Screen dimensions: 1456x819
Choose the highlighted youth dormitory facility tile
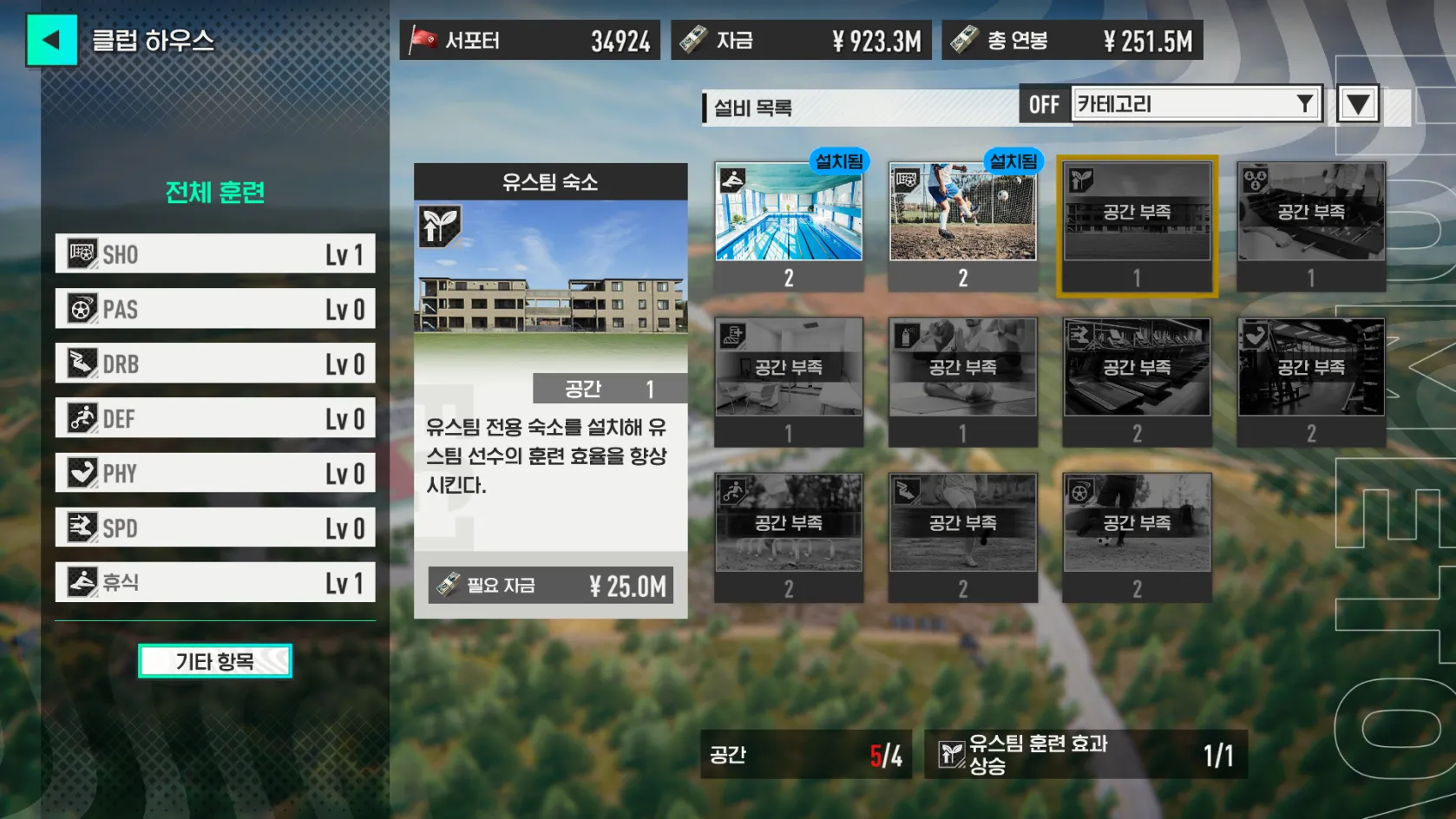click(1137, 226)
